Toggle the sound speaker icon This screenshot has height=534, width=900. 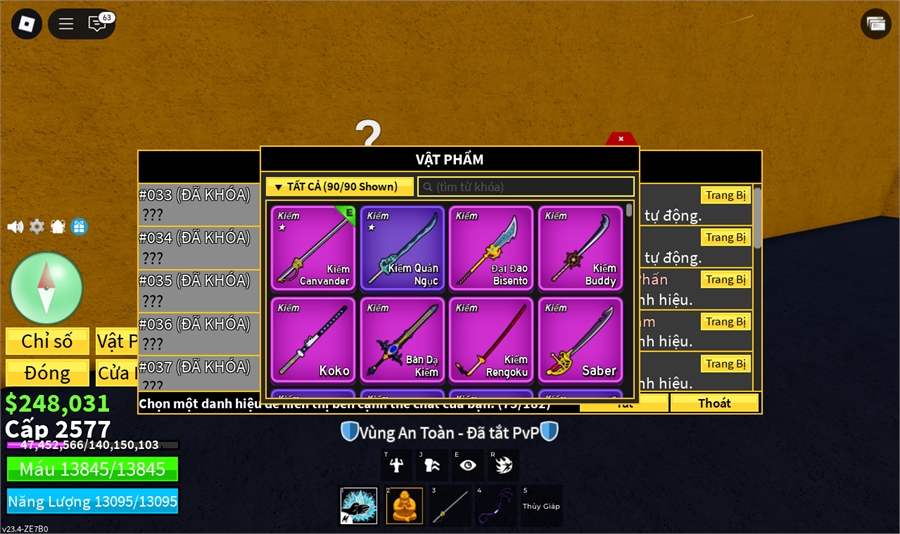coord(15,227)
